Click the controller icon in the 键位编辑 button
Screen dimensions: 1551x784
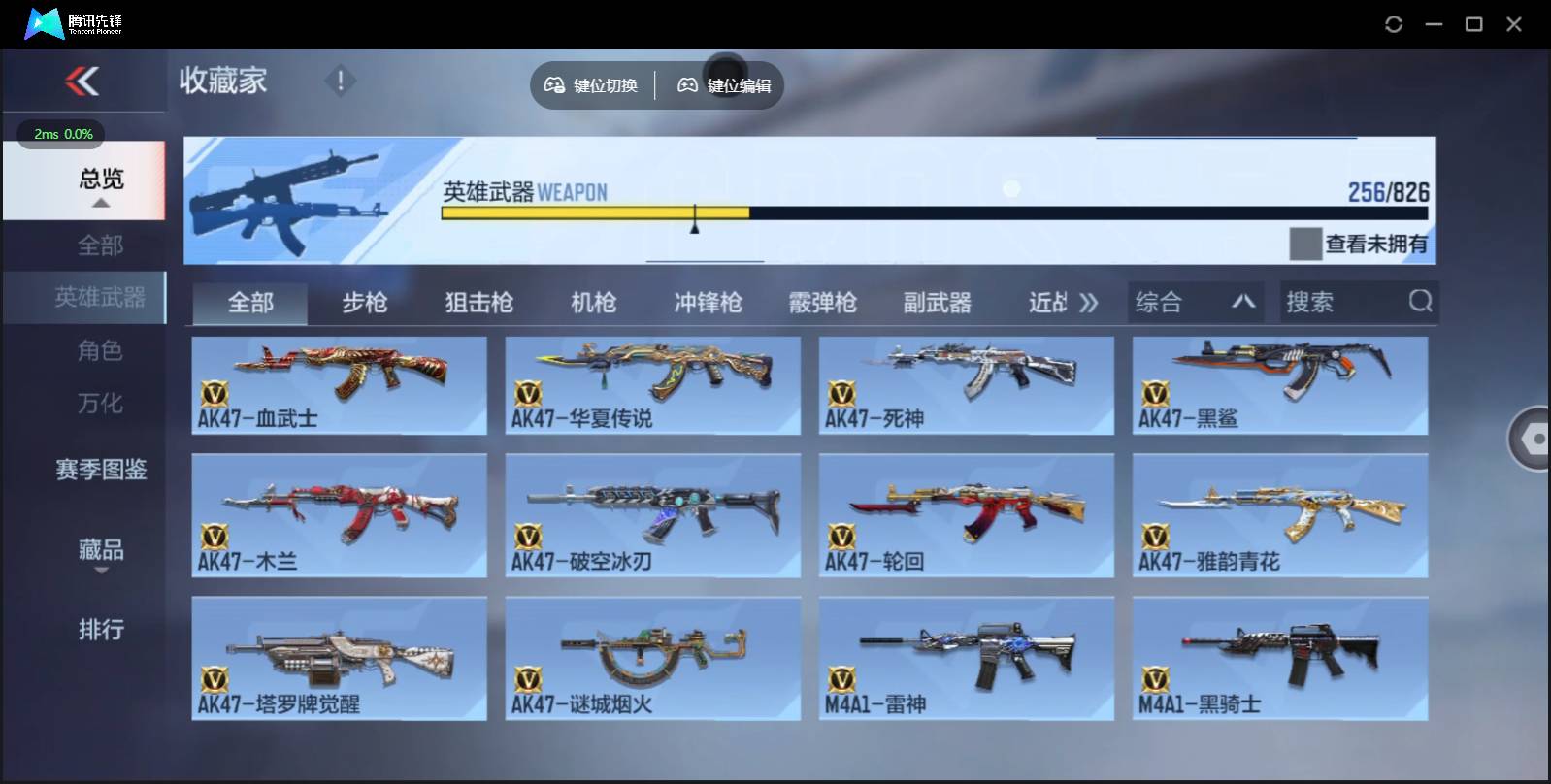point(688,85)
